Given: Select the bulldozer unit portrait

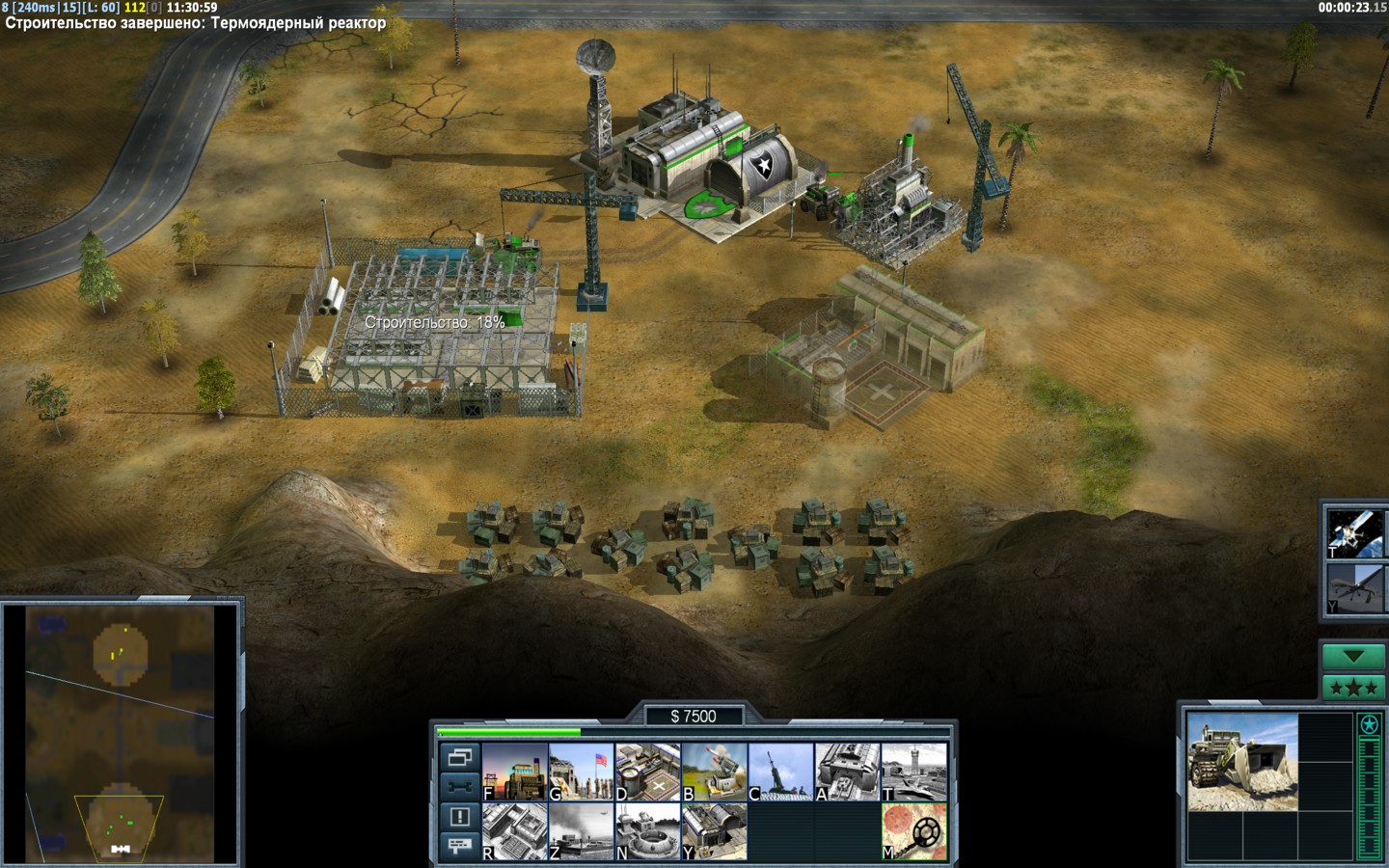Looking at the screenshot, I should coord(1241,761).
